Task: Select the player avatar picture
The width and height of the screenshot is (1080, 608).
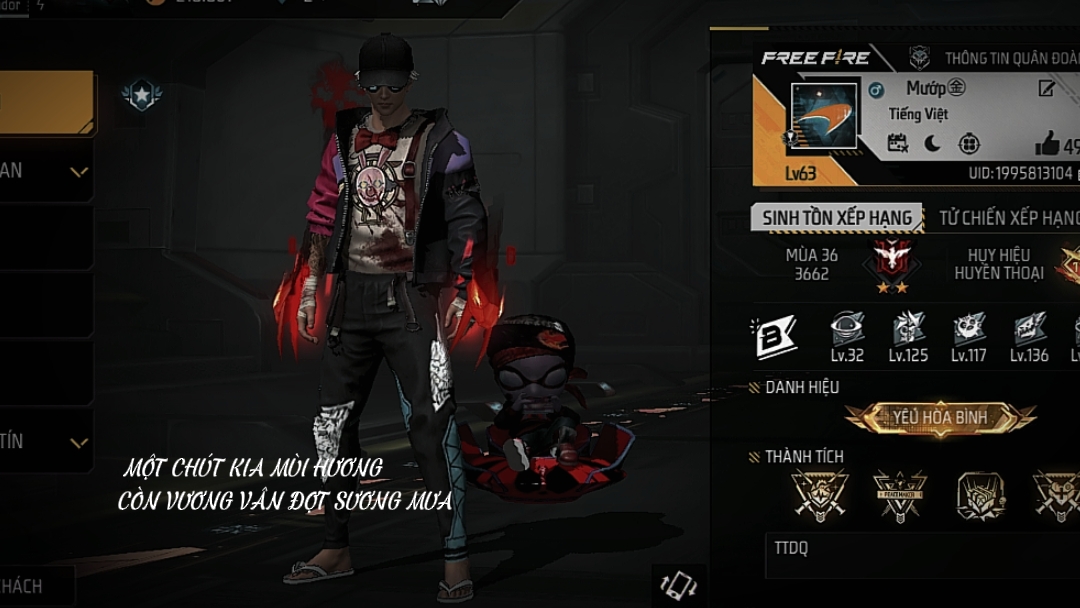Action: coord(824,116)
